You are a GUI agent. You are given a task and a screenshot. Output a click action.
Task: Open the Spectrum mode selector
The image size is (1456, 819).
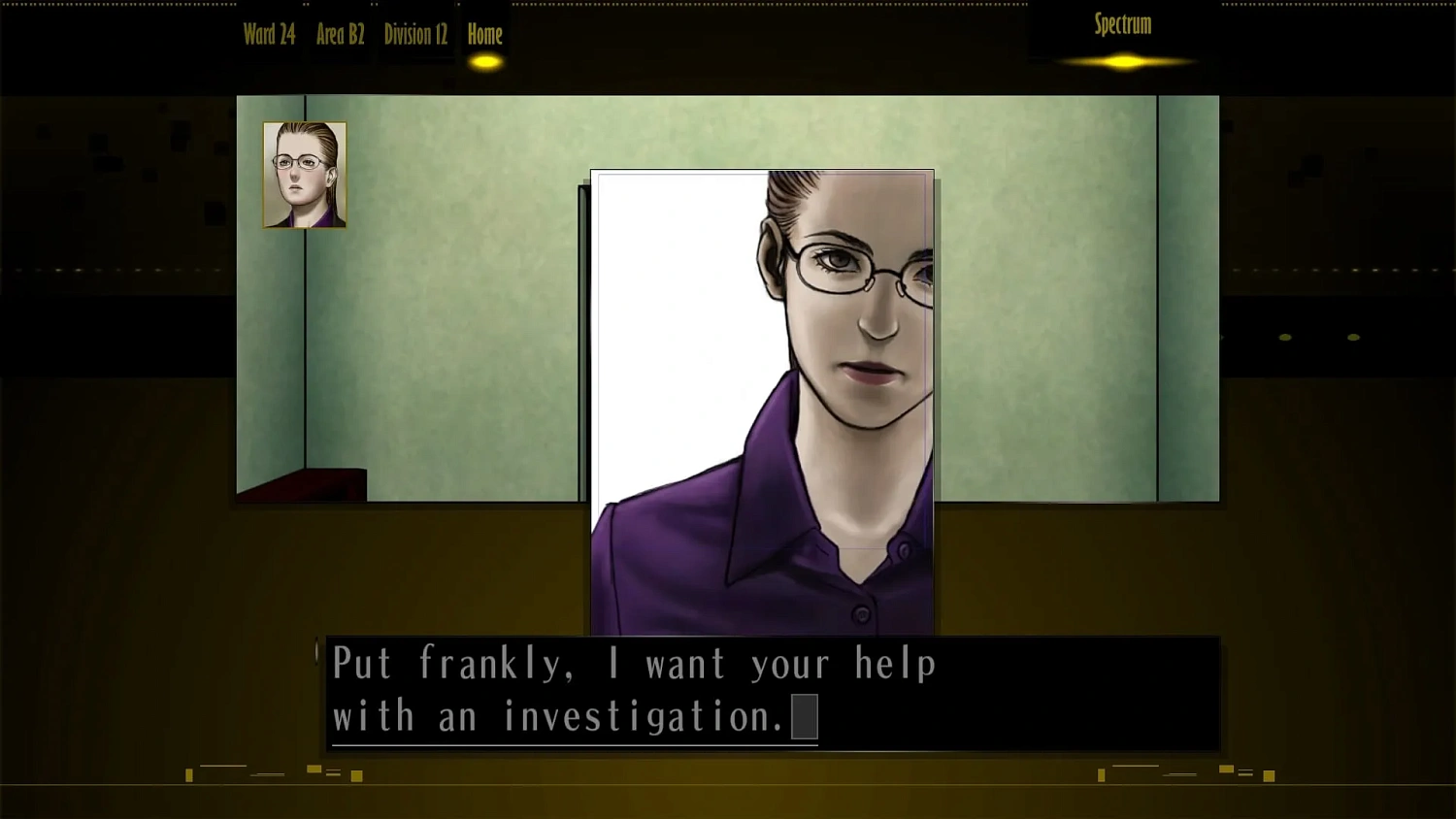[x=1122, y=25]
